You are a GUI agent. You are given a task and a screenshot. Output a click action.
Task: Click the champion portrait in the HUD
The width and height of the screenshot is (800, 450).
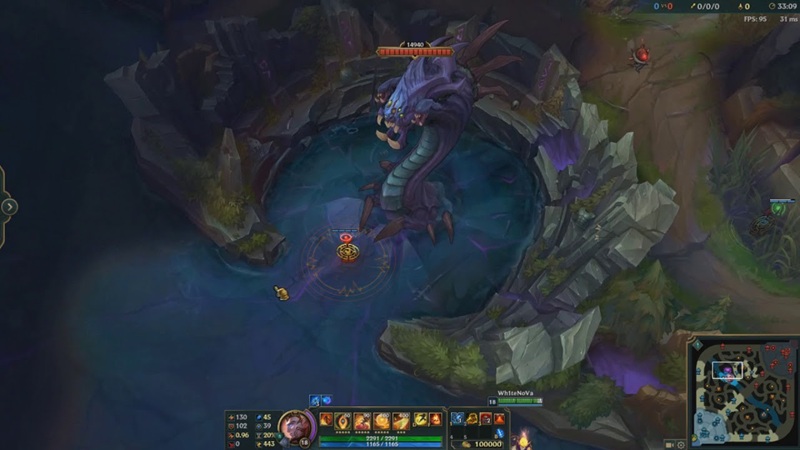pos(296,428)
